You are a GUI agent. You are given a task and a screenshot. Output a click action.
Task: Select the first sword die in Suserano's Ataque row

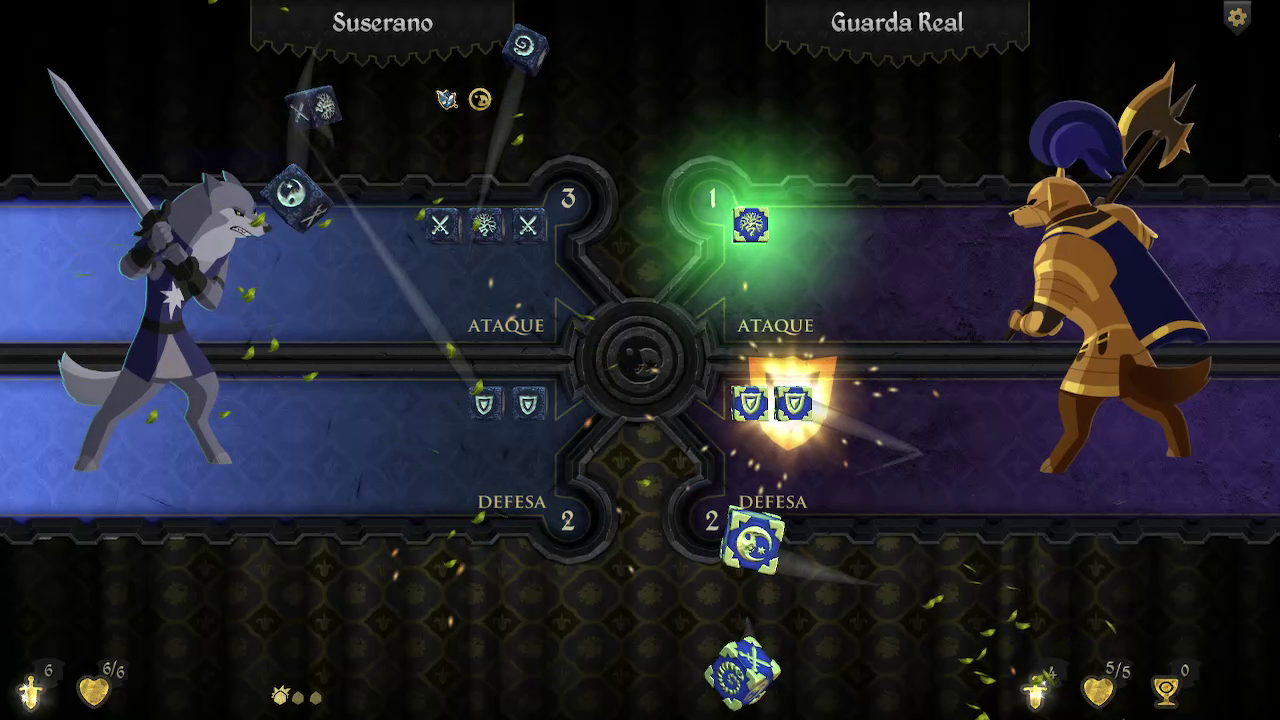pos(443,225)
